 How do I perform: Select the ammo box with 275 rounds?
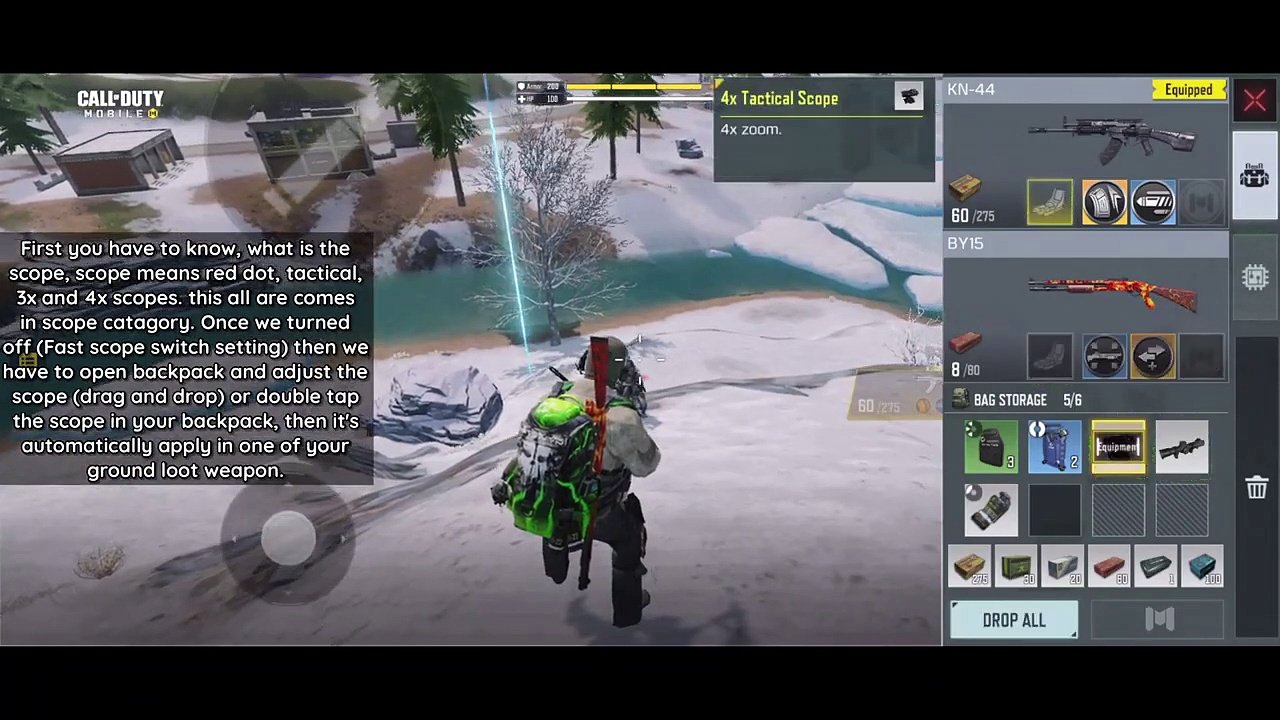click(x=969, y=566)
